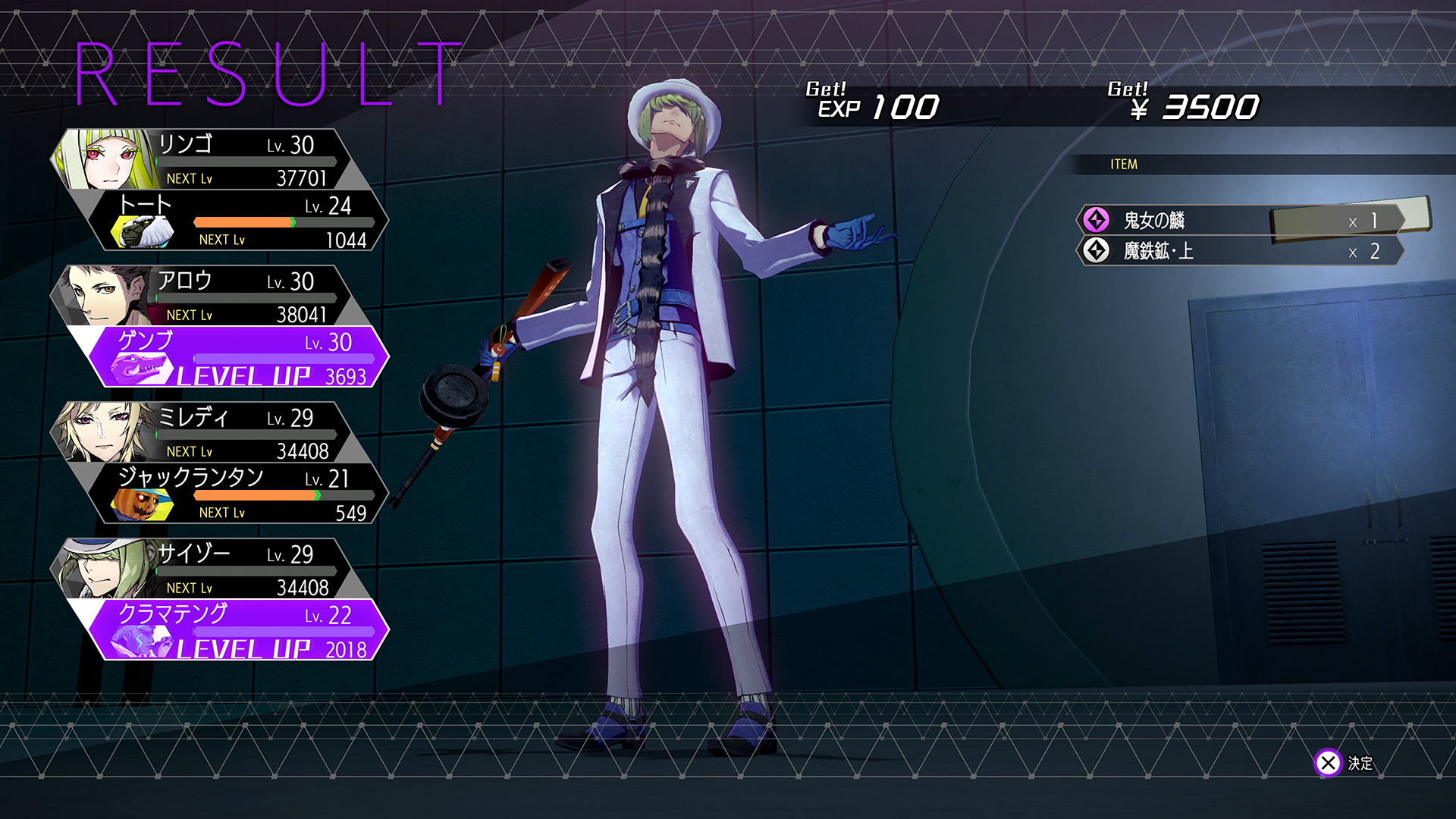The image size is (1456, 819).
Task: Select the ジャックランタン demon panel
Action: tap(243, 494)
